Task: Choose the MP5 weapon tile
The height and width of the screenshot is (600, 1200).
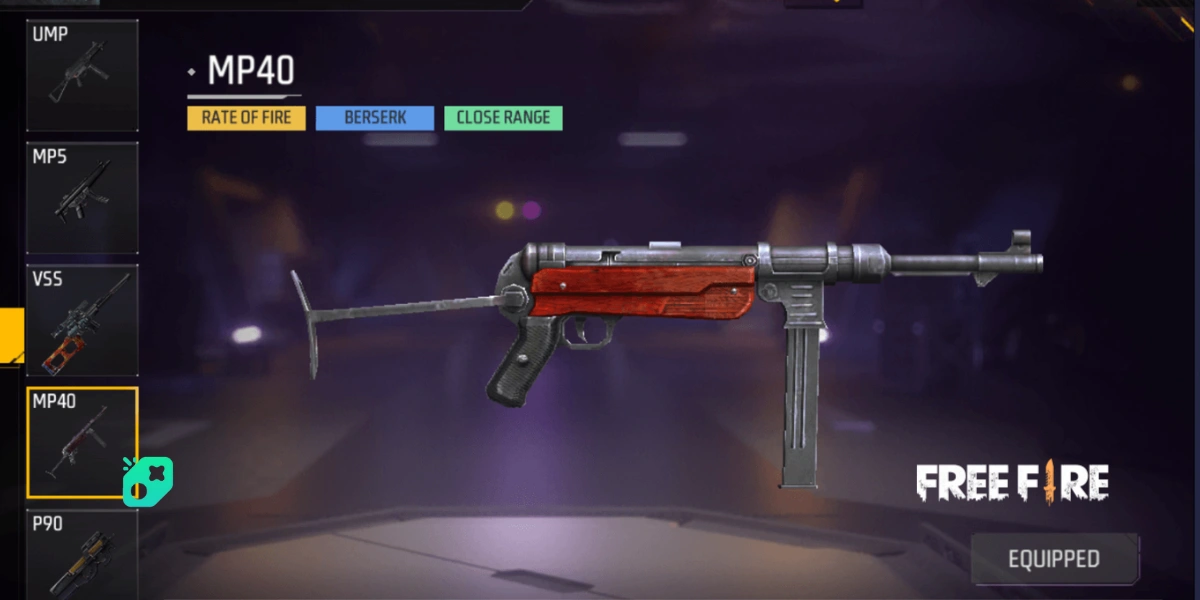Action: coord(82,198)
